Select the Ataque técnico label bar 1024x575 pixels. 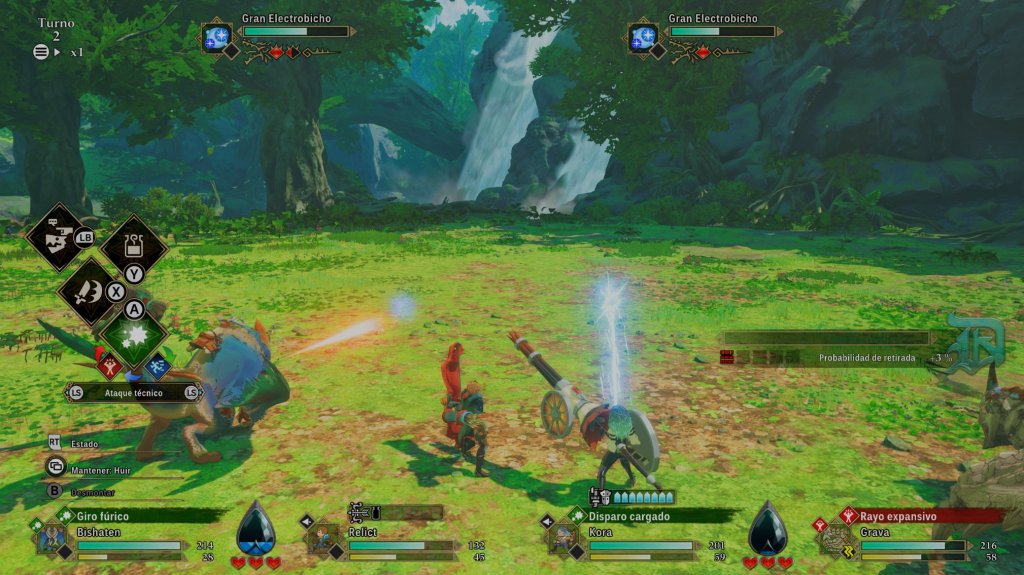(x=134, y=393)
